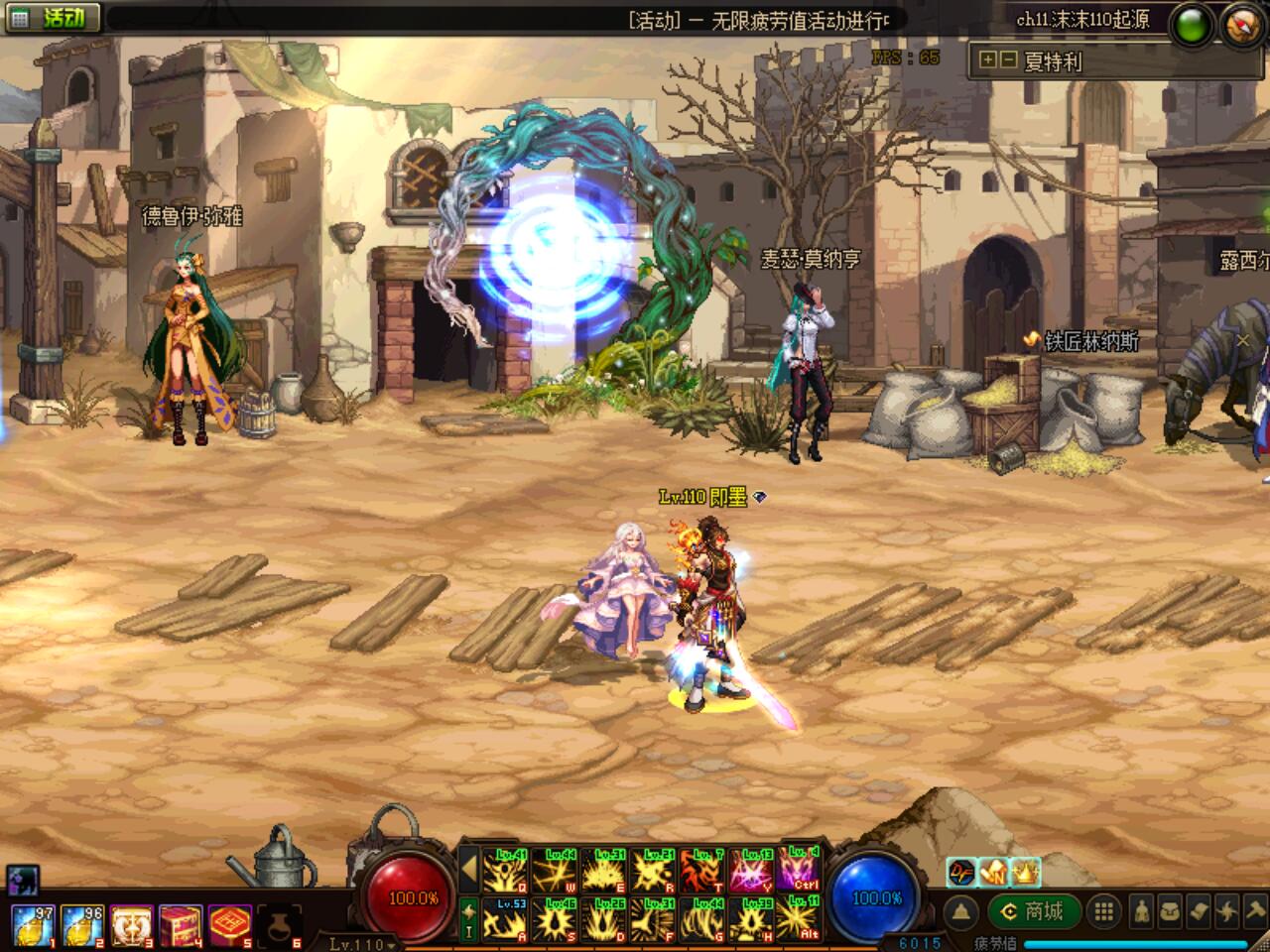
Task: Use the red treasure chest in slot 4
Action: click(x=181, y=923)
